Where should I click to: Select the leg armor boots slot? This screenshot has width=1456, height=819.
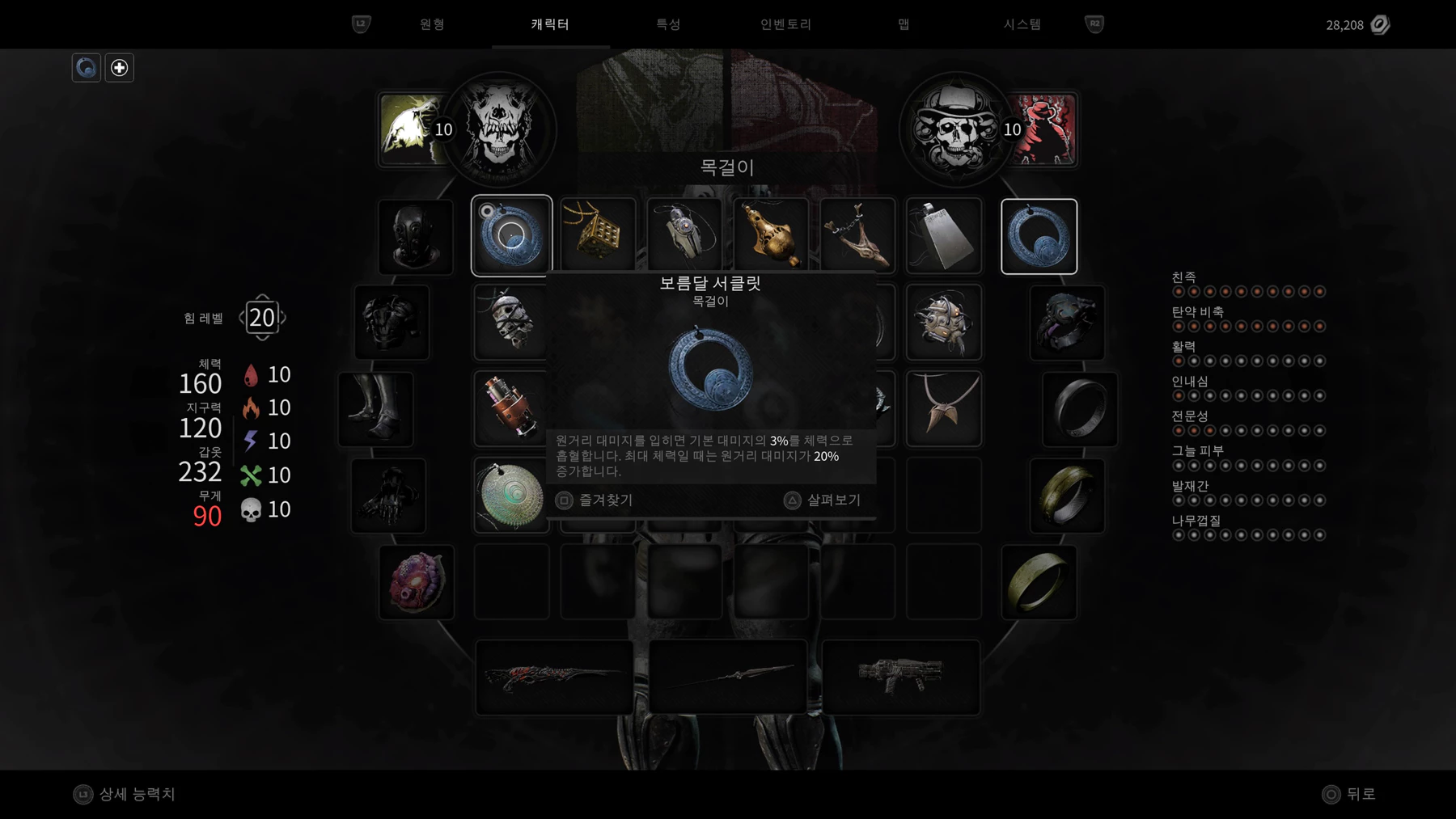(x=376, y=409)
